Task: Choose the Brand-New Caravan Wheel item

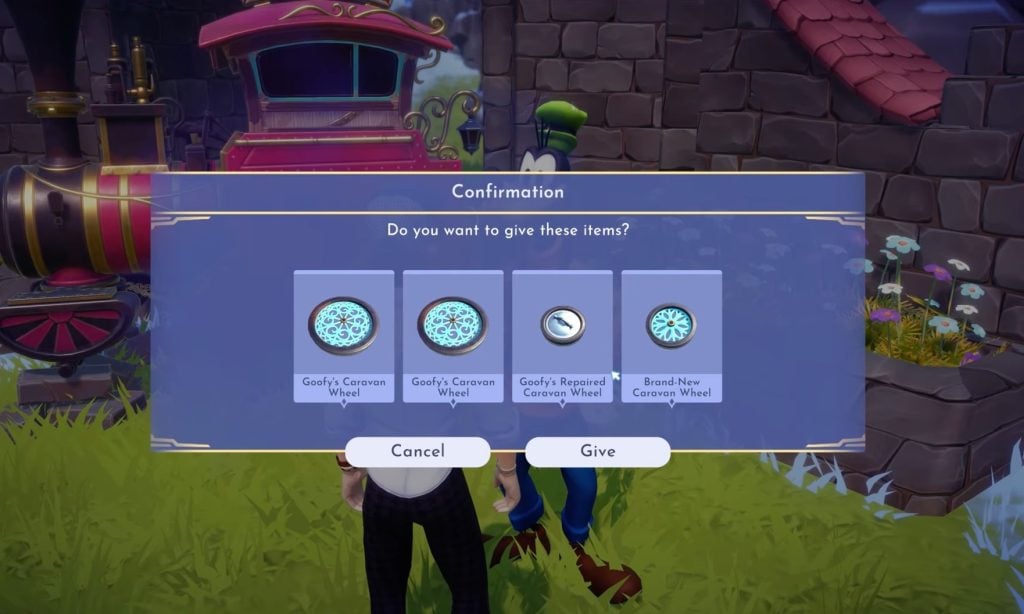Action: click(671, 335)
